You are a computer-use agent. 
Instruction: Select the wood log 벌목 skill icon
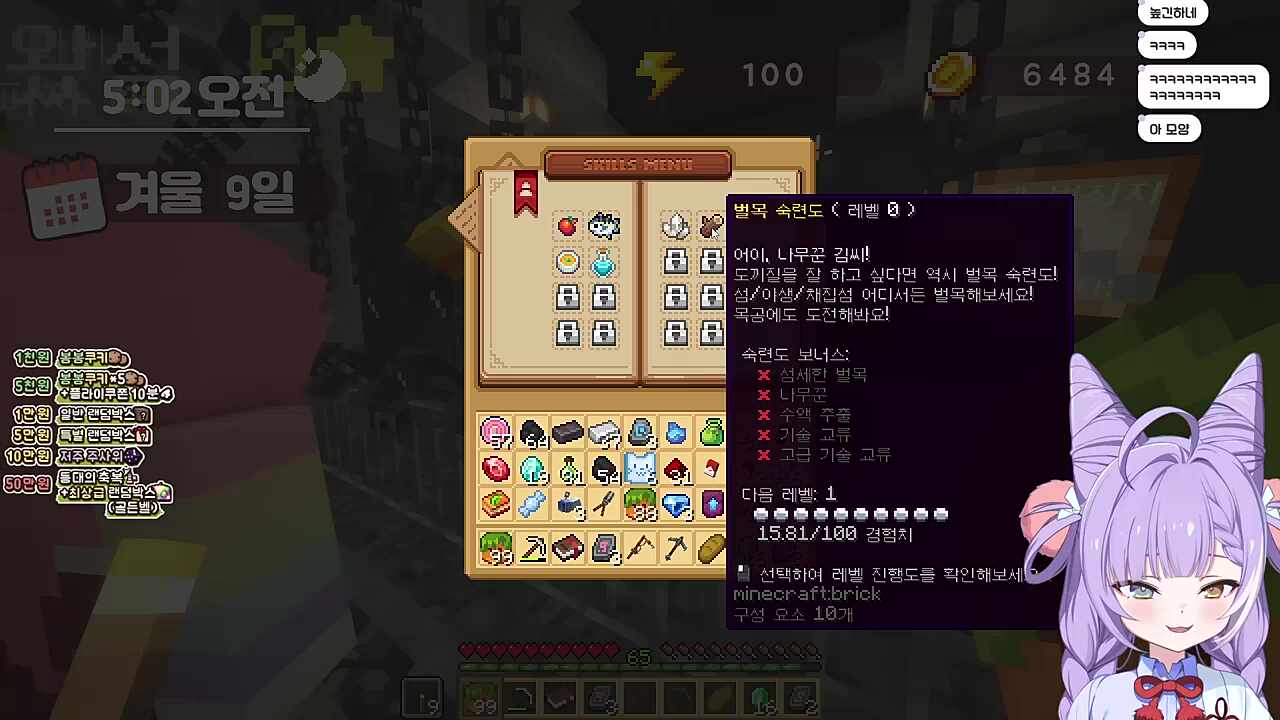(x=710, y=224)
